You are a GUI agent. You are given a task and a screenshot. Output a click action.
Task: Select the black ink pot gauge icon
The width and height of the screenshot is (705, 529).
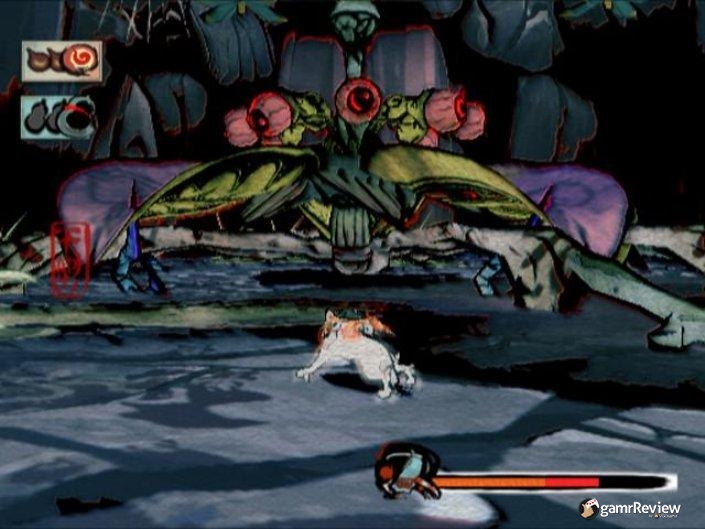tap(58, 117)
